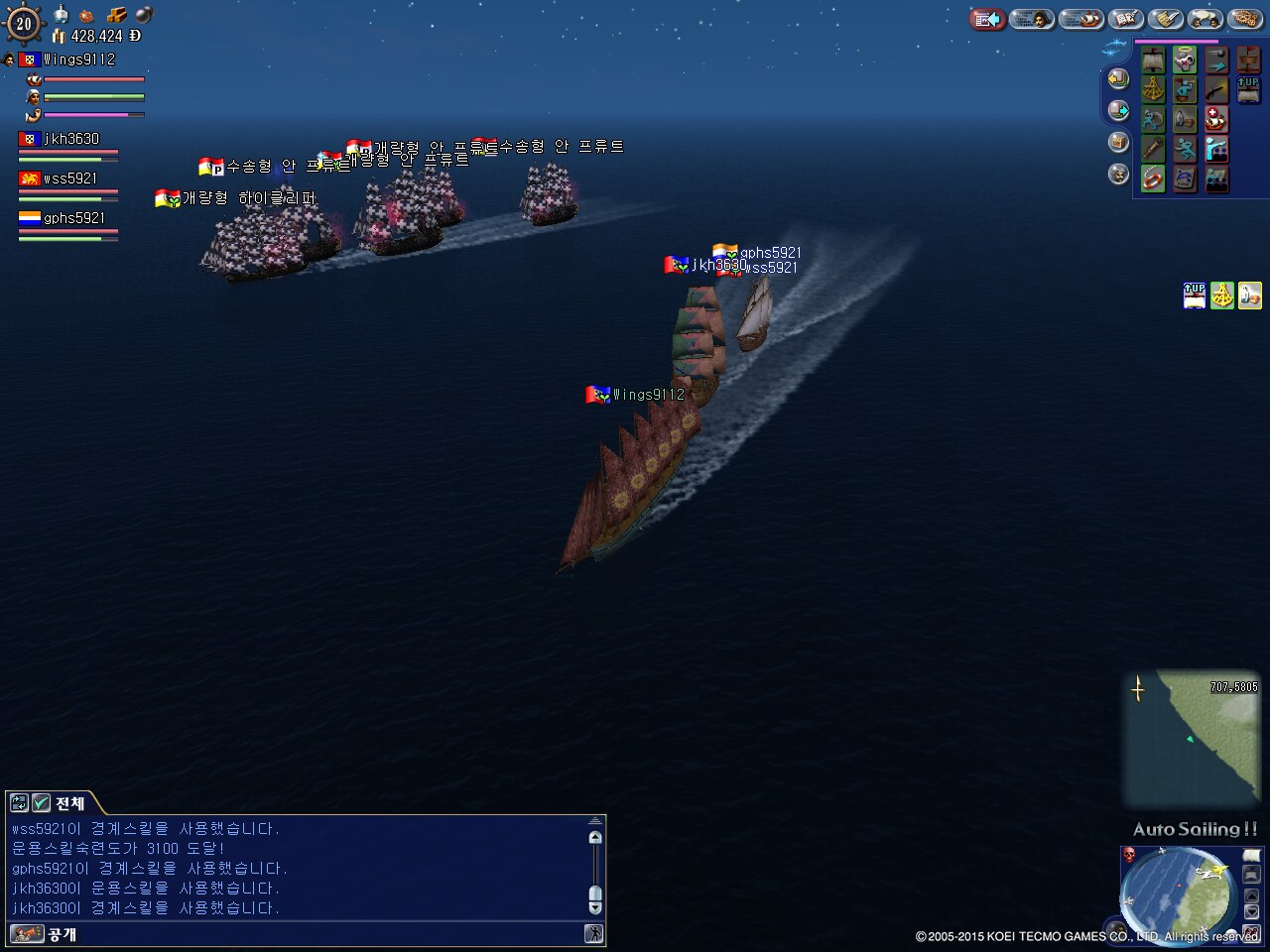Open the ship info menu button
Viewport: 1270px width, 952px height.
point(1079,19)
